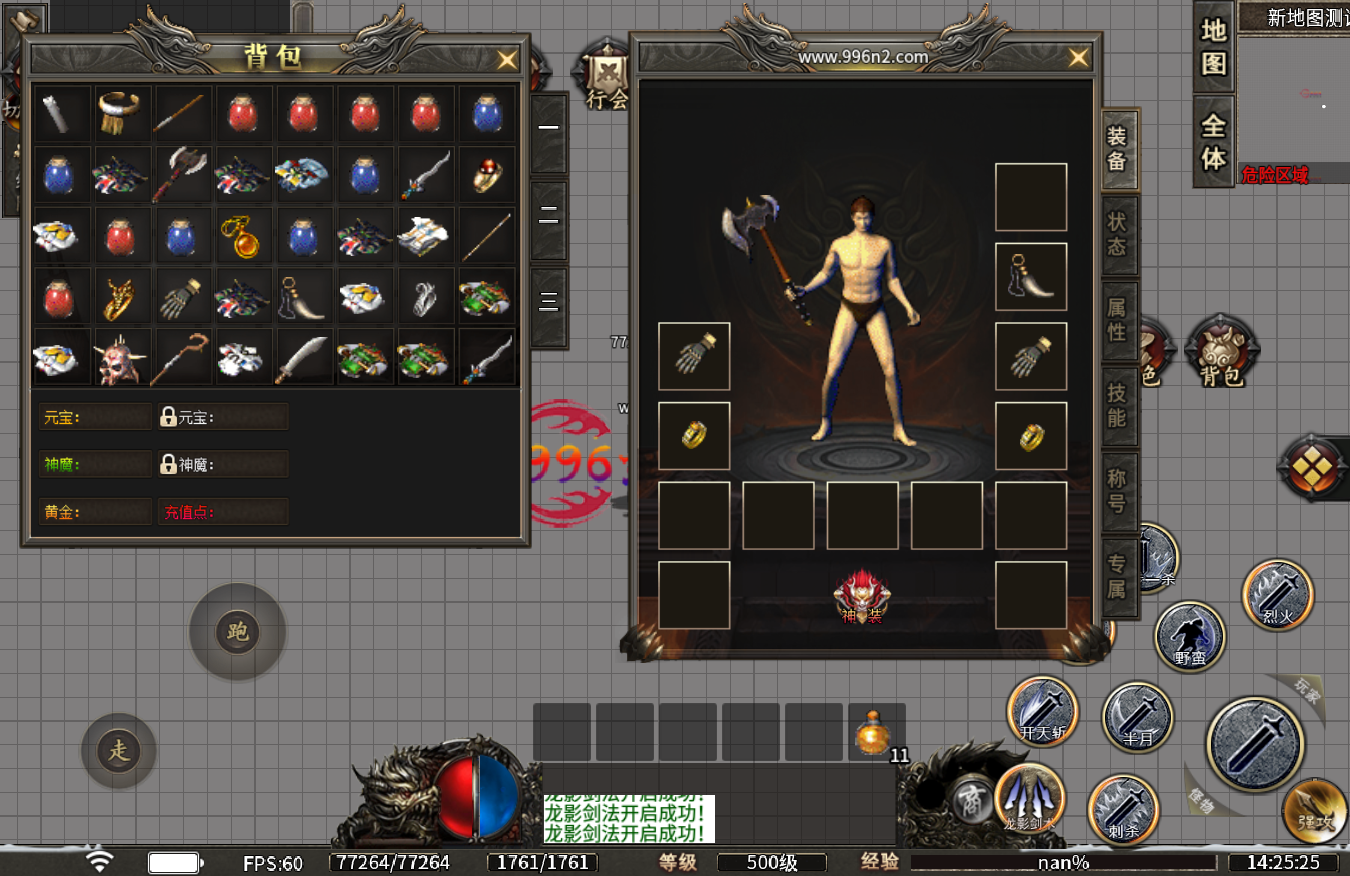
Task: Activate the 烈火 fire sword skill
Action: [x=1278, y=594]
